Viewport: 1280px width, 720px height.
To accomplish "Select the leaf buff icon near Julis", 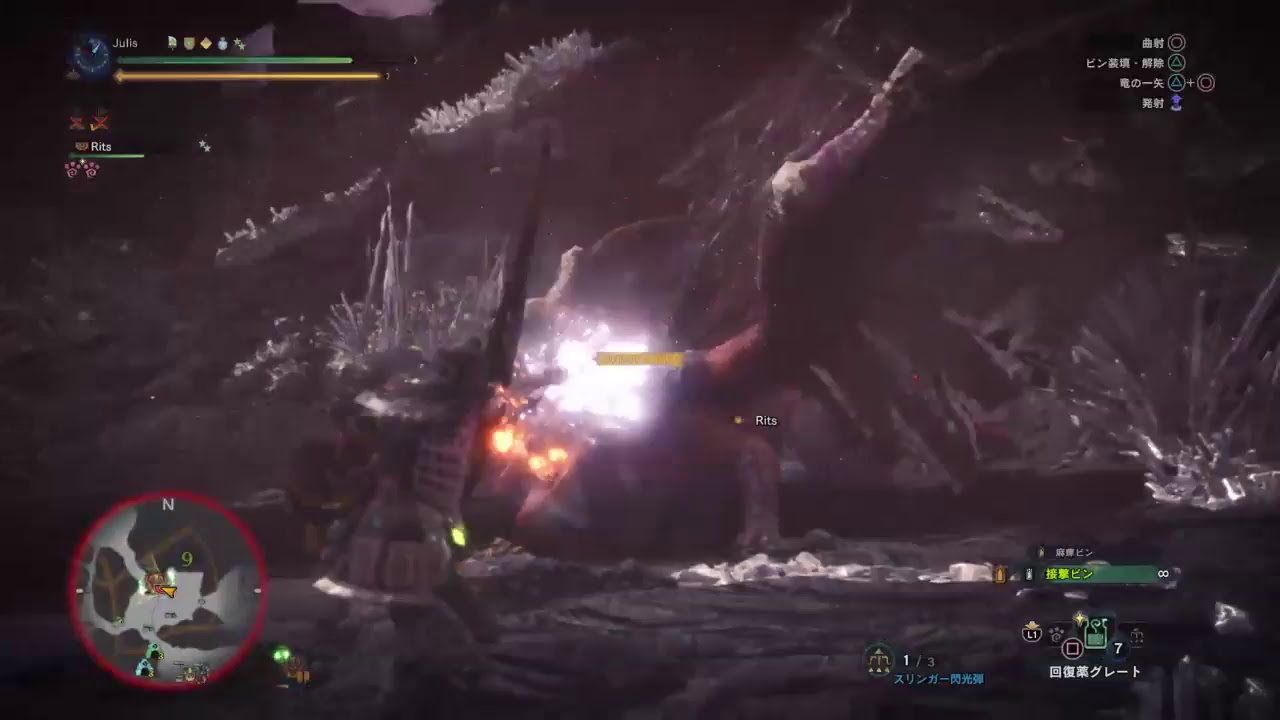I will click(x=171, y=44).
